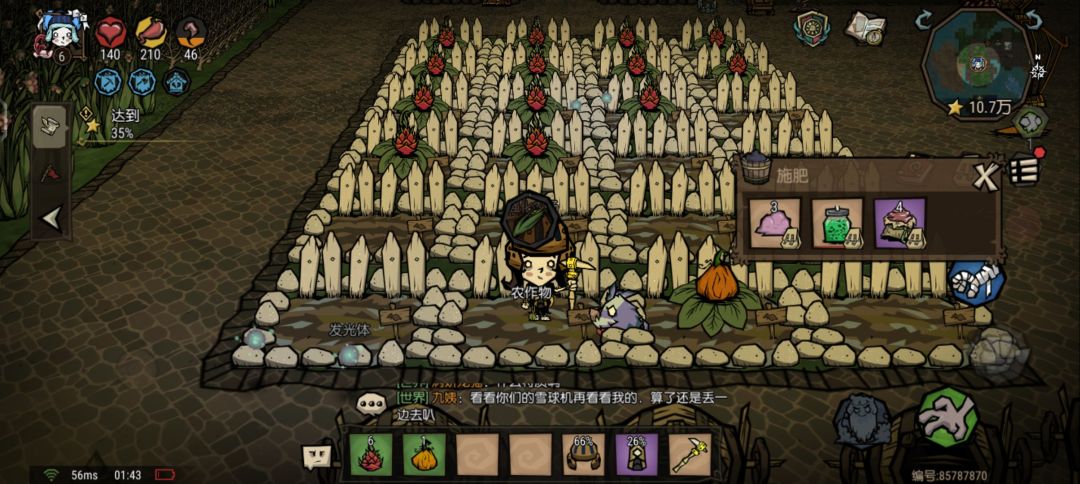The image size is (1080, 484).
Task: Tap the green grabbing hand action button
Action: [947, 415]
